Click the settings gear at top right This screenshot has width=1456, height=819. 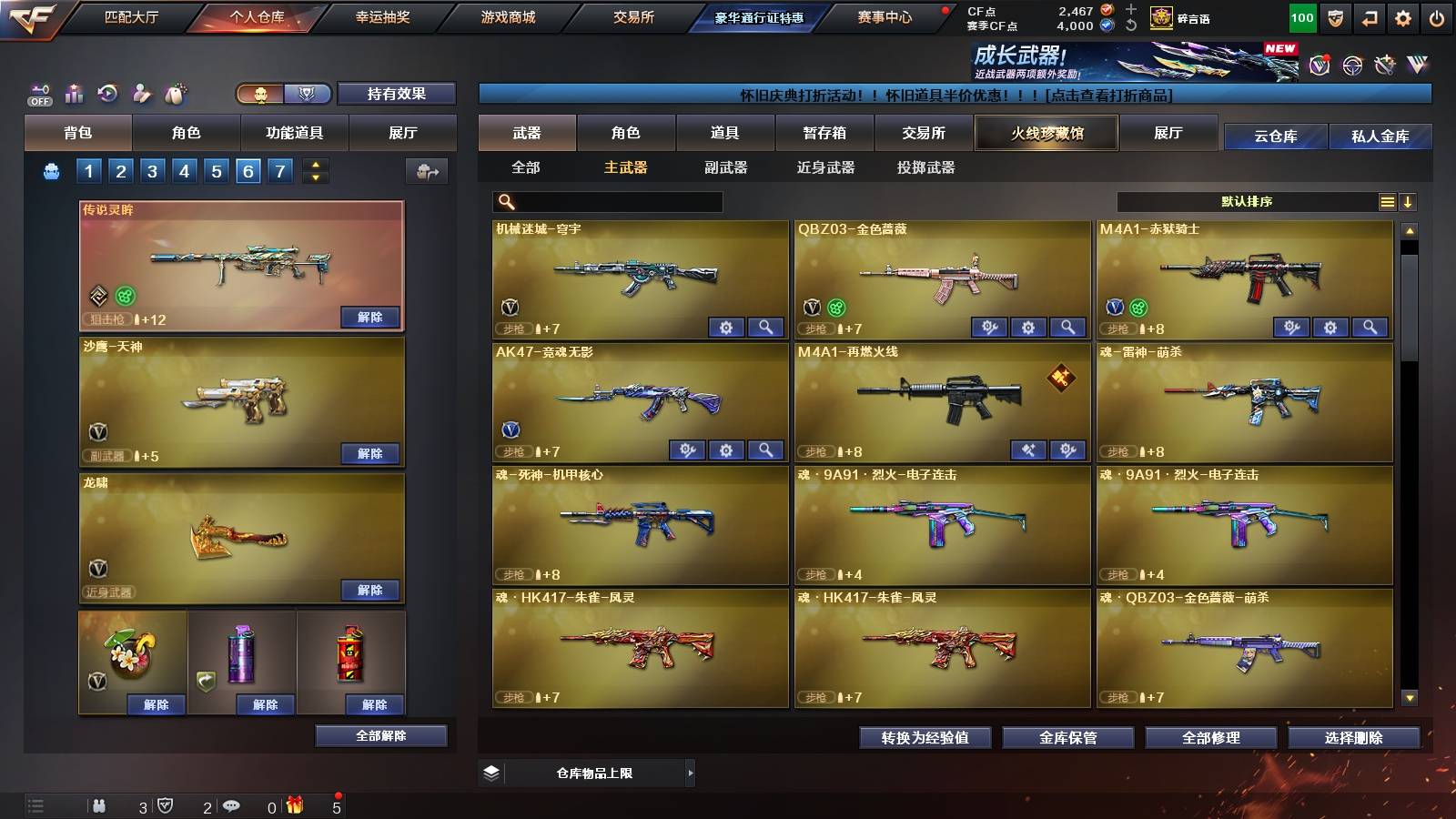click(1400, 16)
